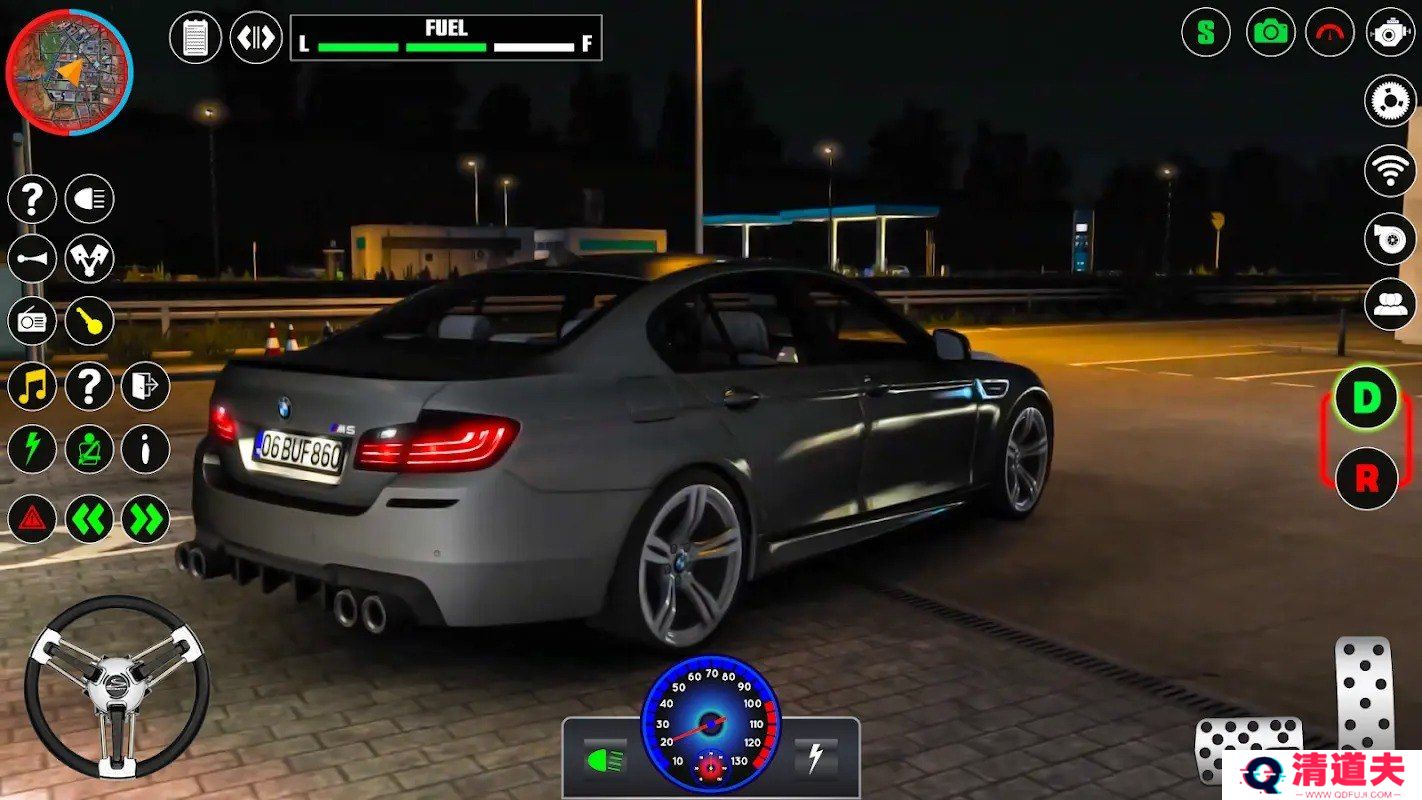Tap the tall gas pedal
This screenshot has height=800, width=1422.
(1364, 692)
